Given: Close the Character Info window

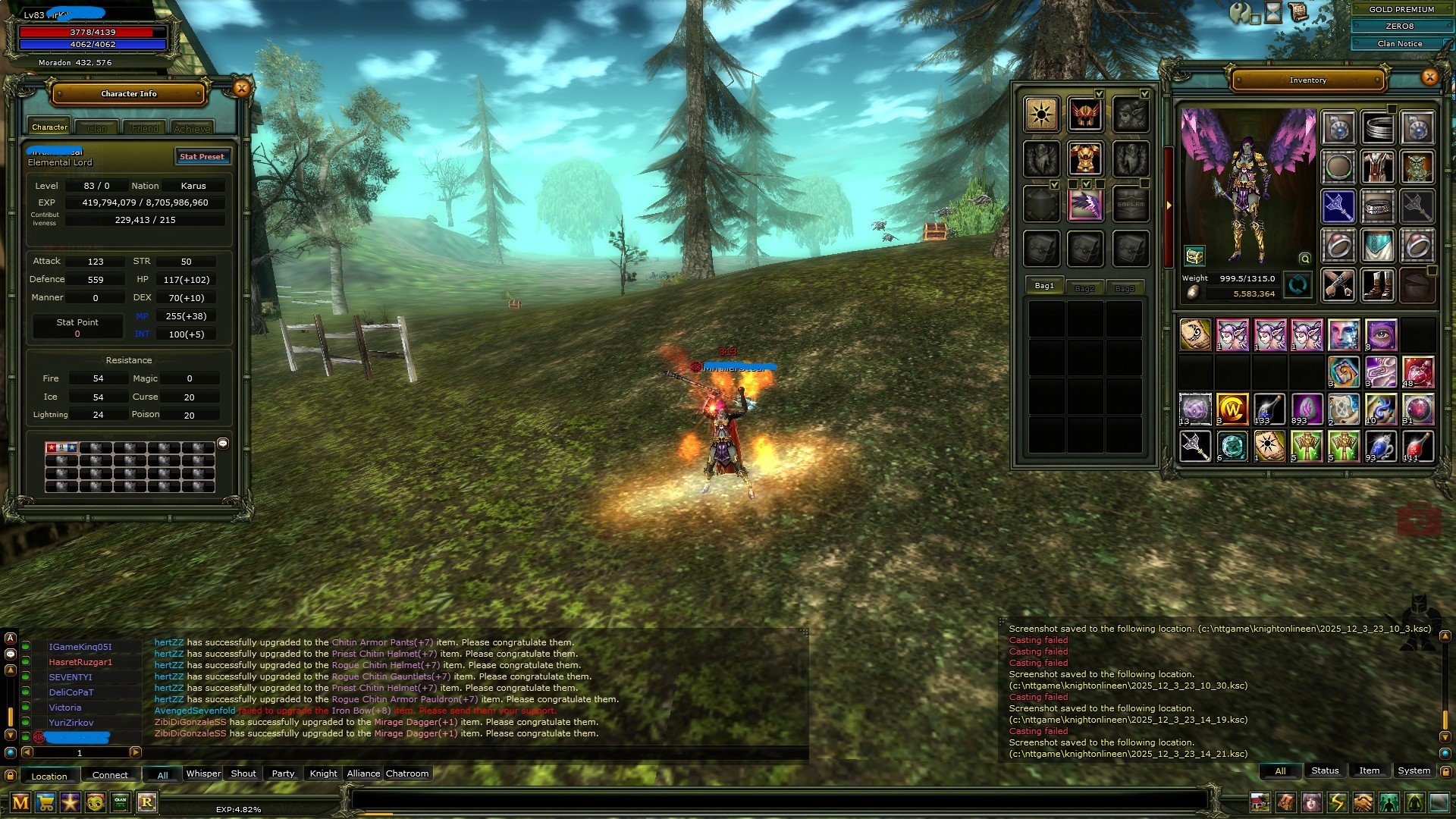Looking at the screenshot, I should (241, 89).
